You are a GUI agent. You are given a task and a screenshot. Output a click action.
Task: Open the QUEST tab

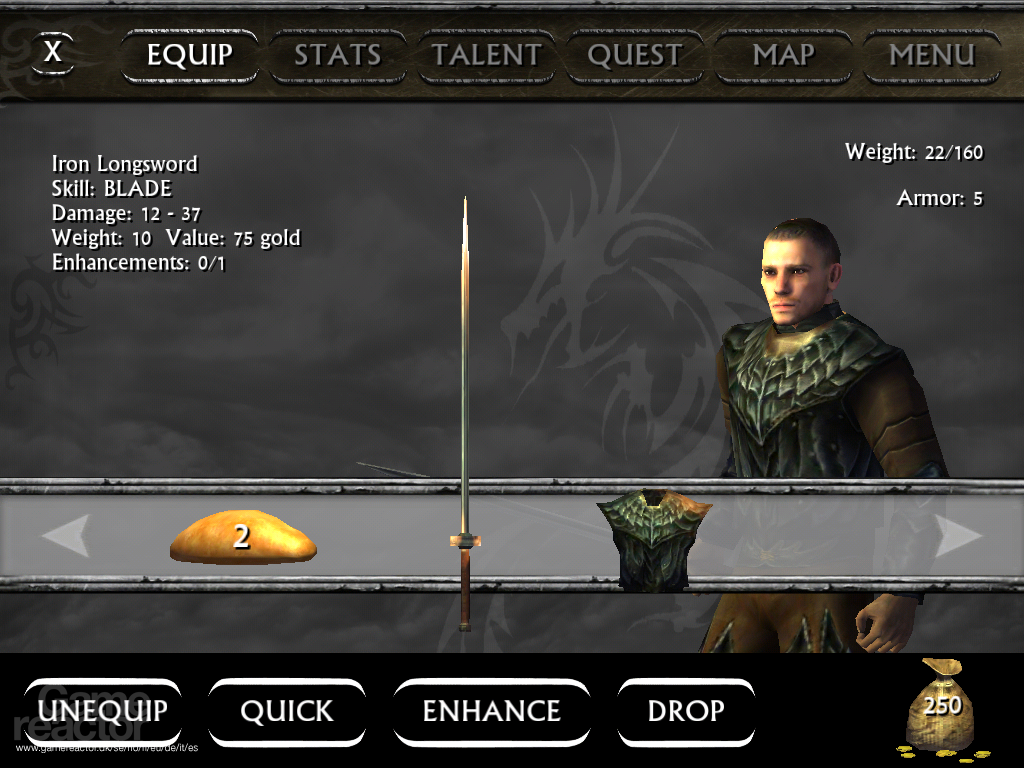[x=635, y=56]
